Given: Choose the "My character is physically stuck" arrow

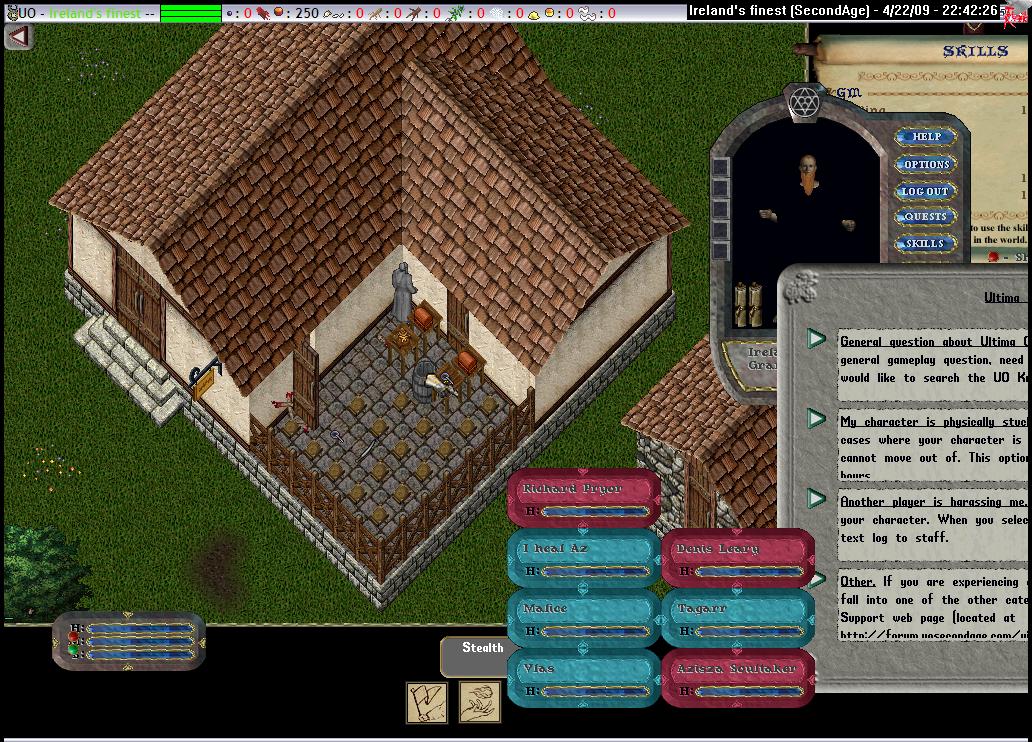Looking at the screenshot, I should point(817,420).
